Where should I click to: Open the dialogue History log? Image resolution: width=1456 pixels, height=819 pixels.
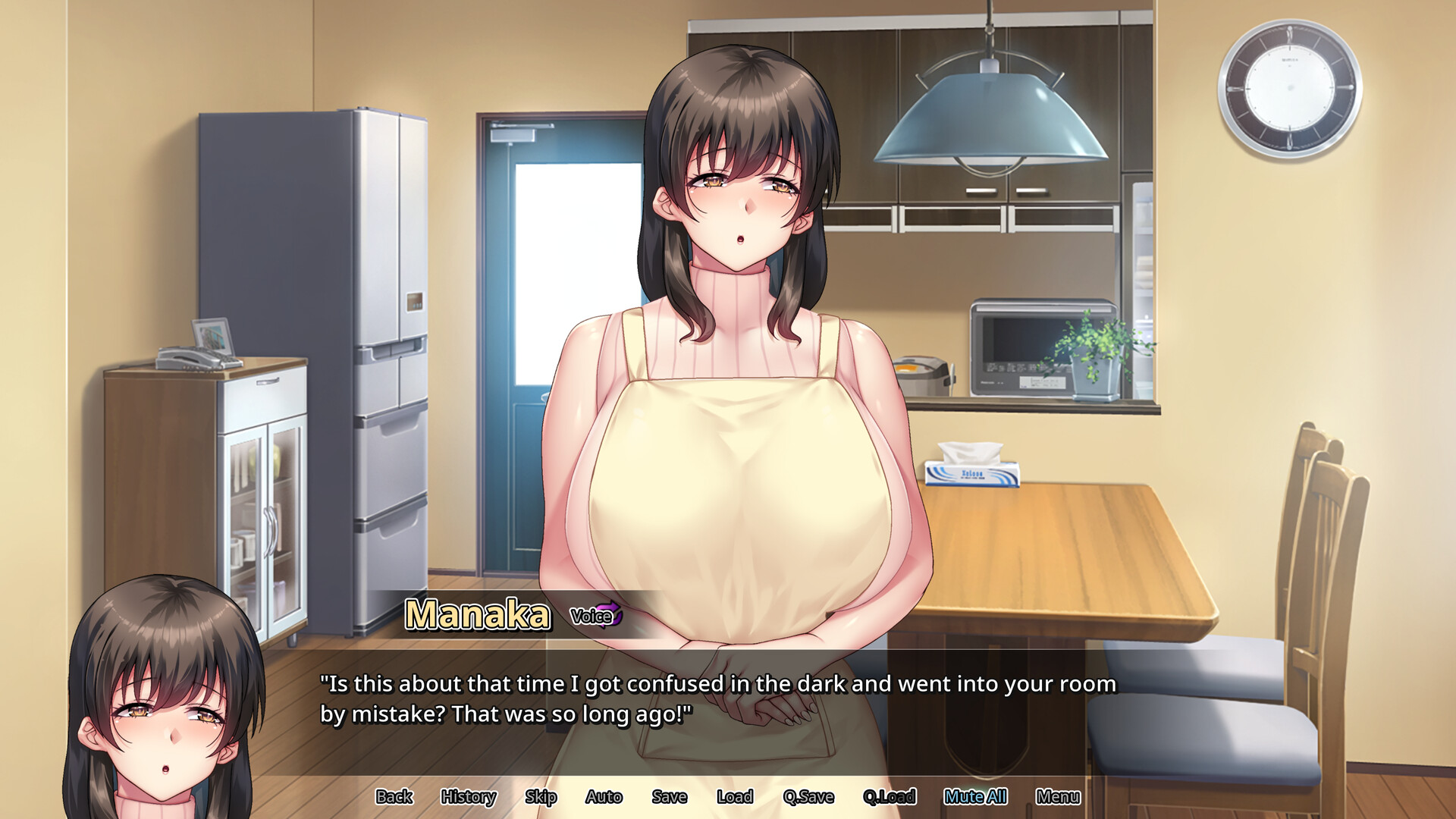468,796
